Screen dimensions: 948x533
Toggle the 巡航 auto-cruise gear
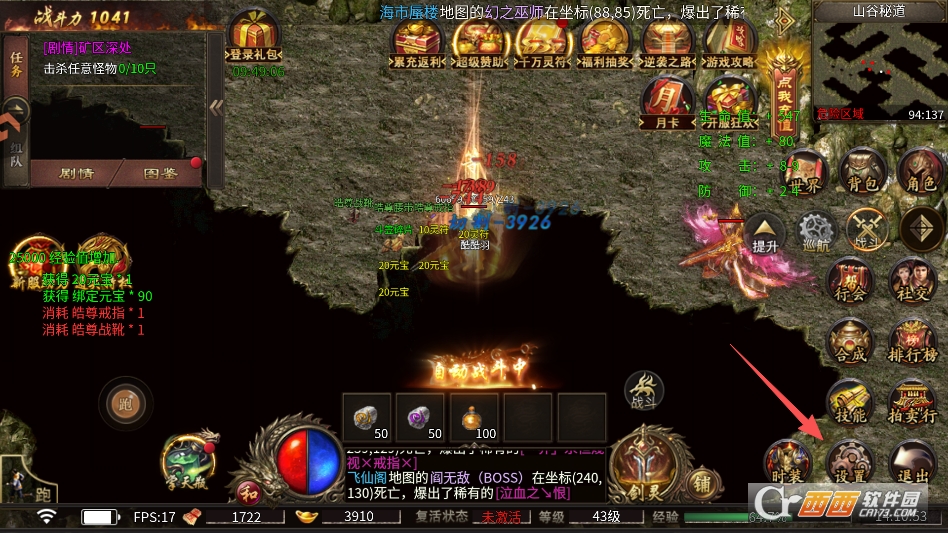(x=818, y=233)
